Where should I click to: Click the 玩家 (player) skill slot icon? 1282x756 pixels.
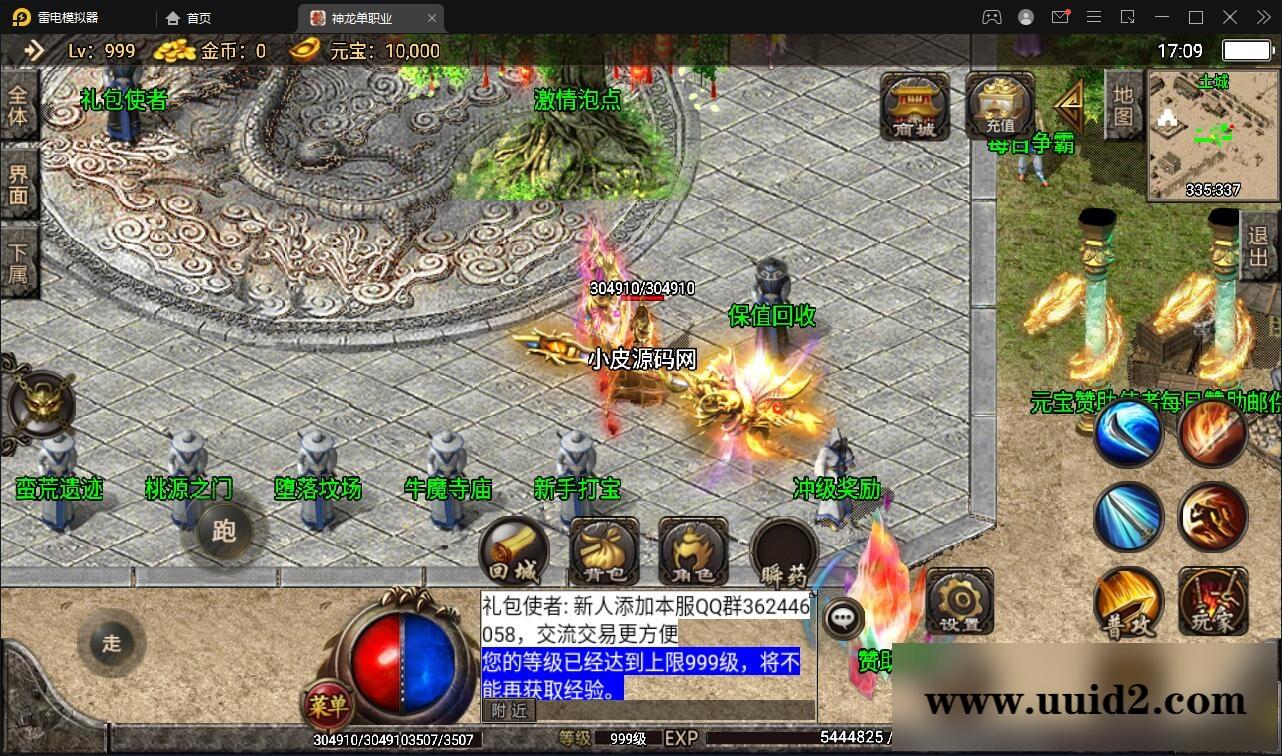click(x=1212, y=601)
